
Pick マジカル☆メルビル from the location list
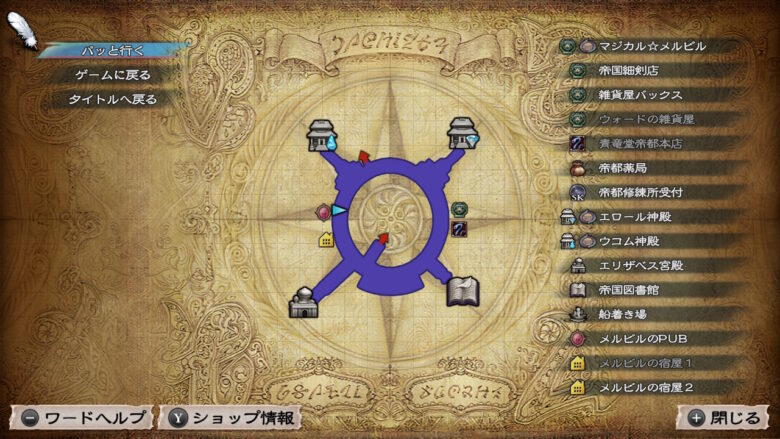click(x=652, y=46)
